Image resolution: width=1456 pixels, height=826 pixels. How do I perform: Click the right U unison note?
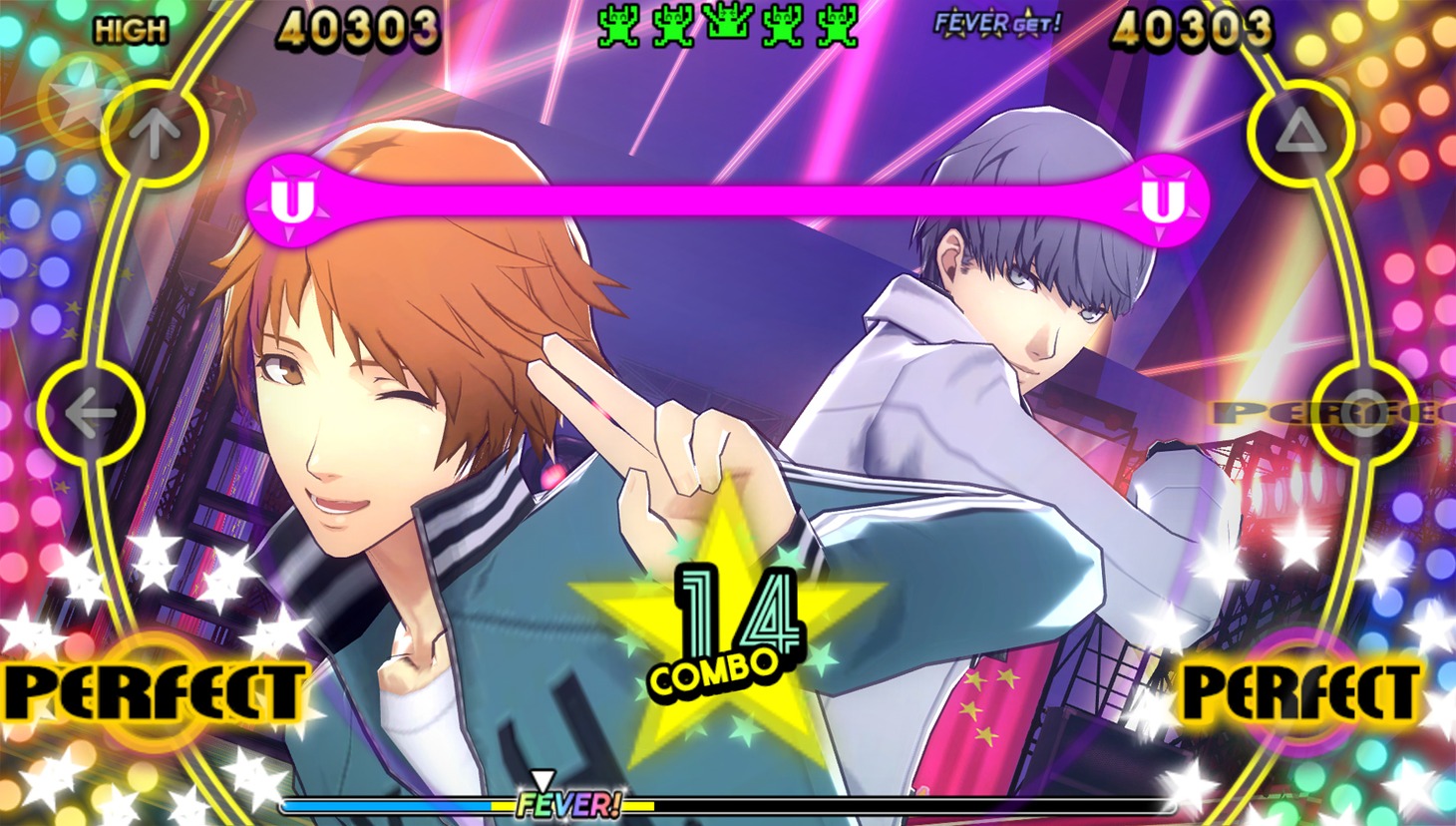1160,203
